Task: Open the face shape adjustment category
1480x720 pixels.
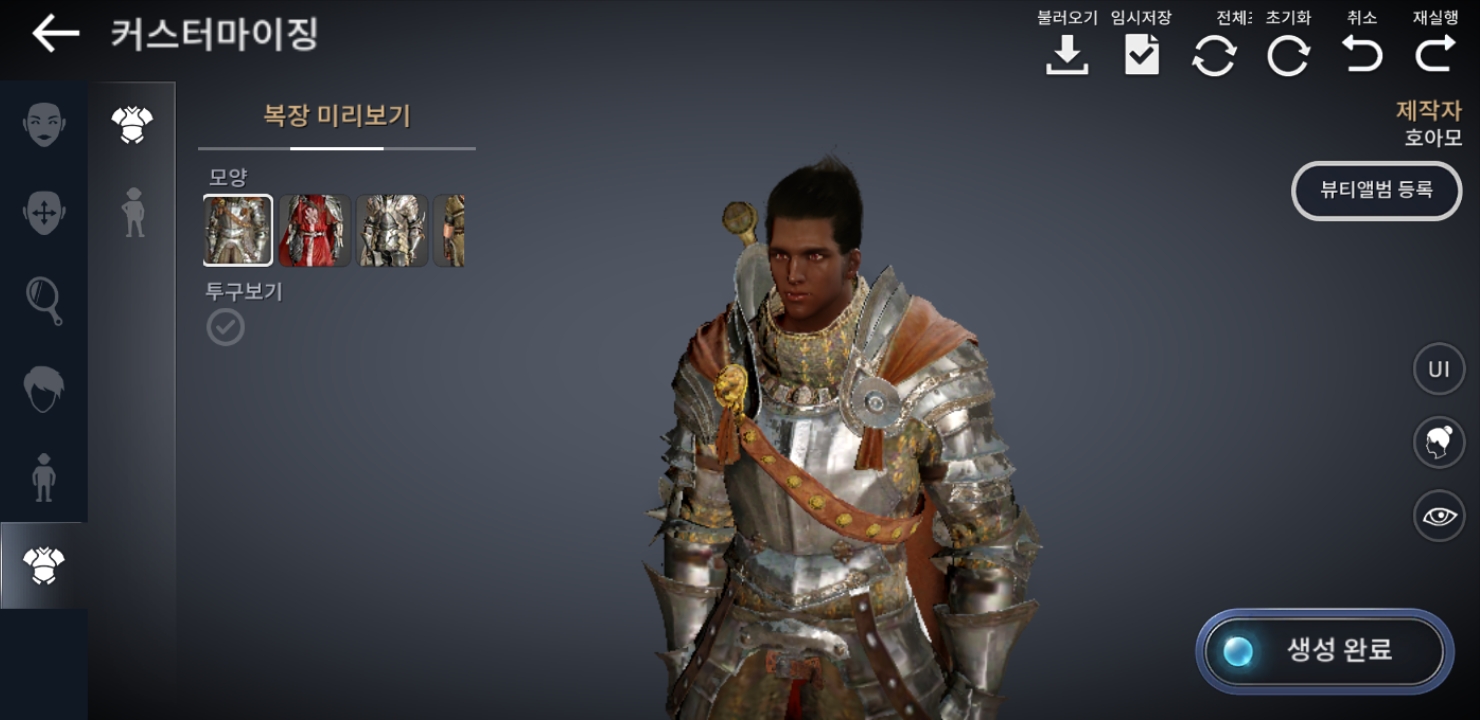Action: 44,212
